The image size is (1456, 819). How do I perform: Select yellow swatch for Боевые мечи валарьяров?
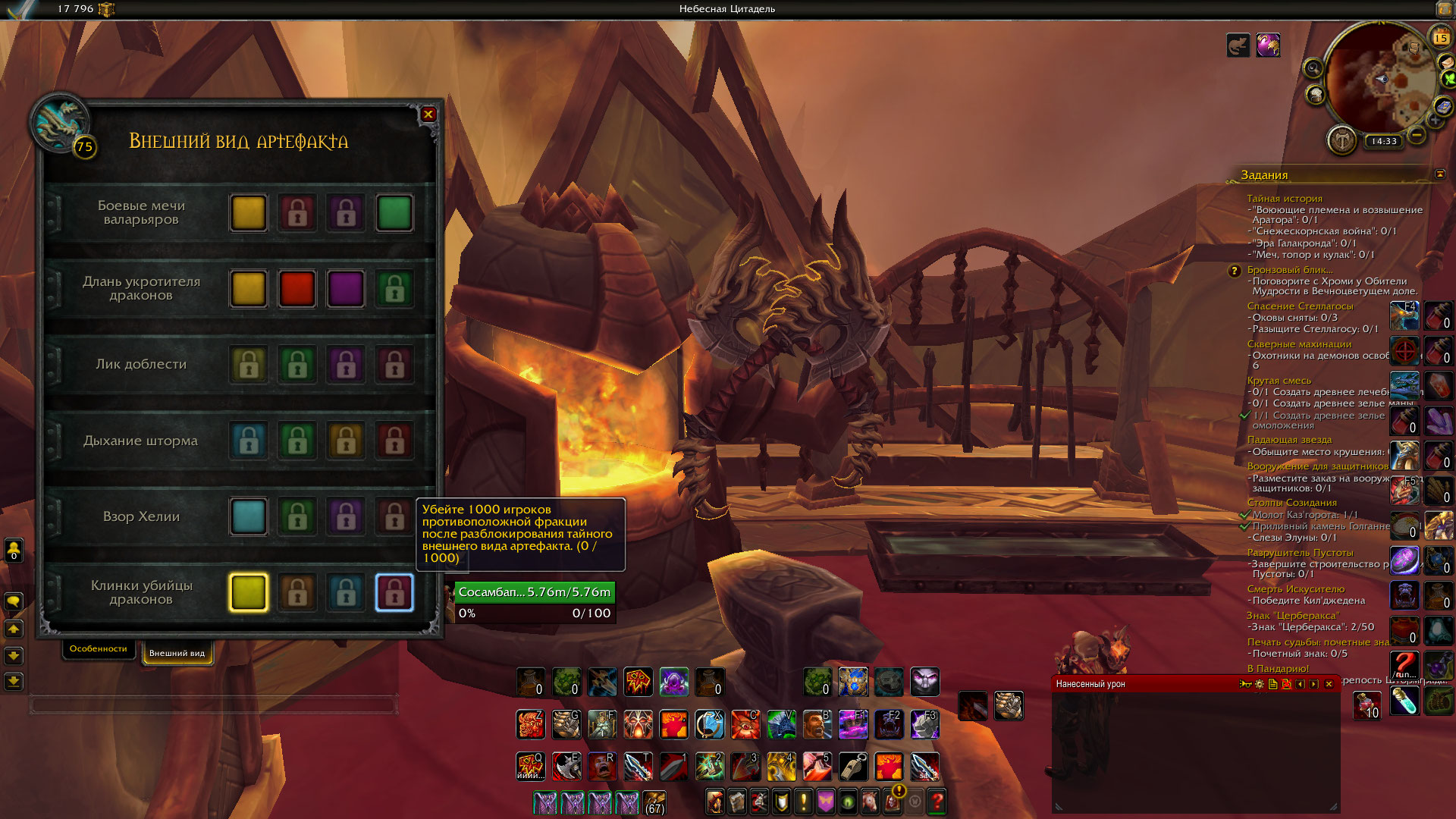[249, 213]
